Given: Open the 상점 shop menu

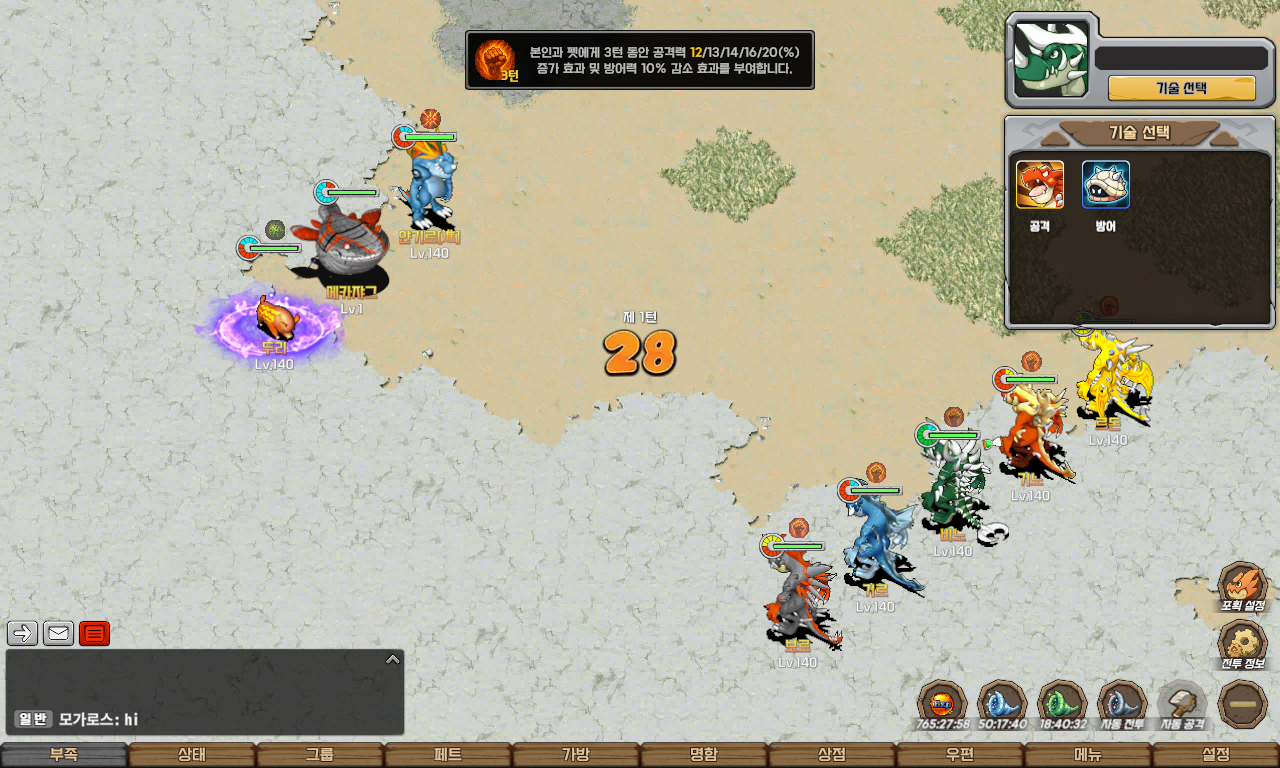Looking at the screenshot, I should coord(832,755).
